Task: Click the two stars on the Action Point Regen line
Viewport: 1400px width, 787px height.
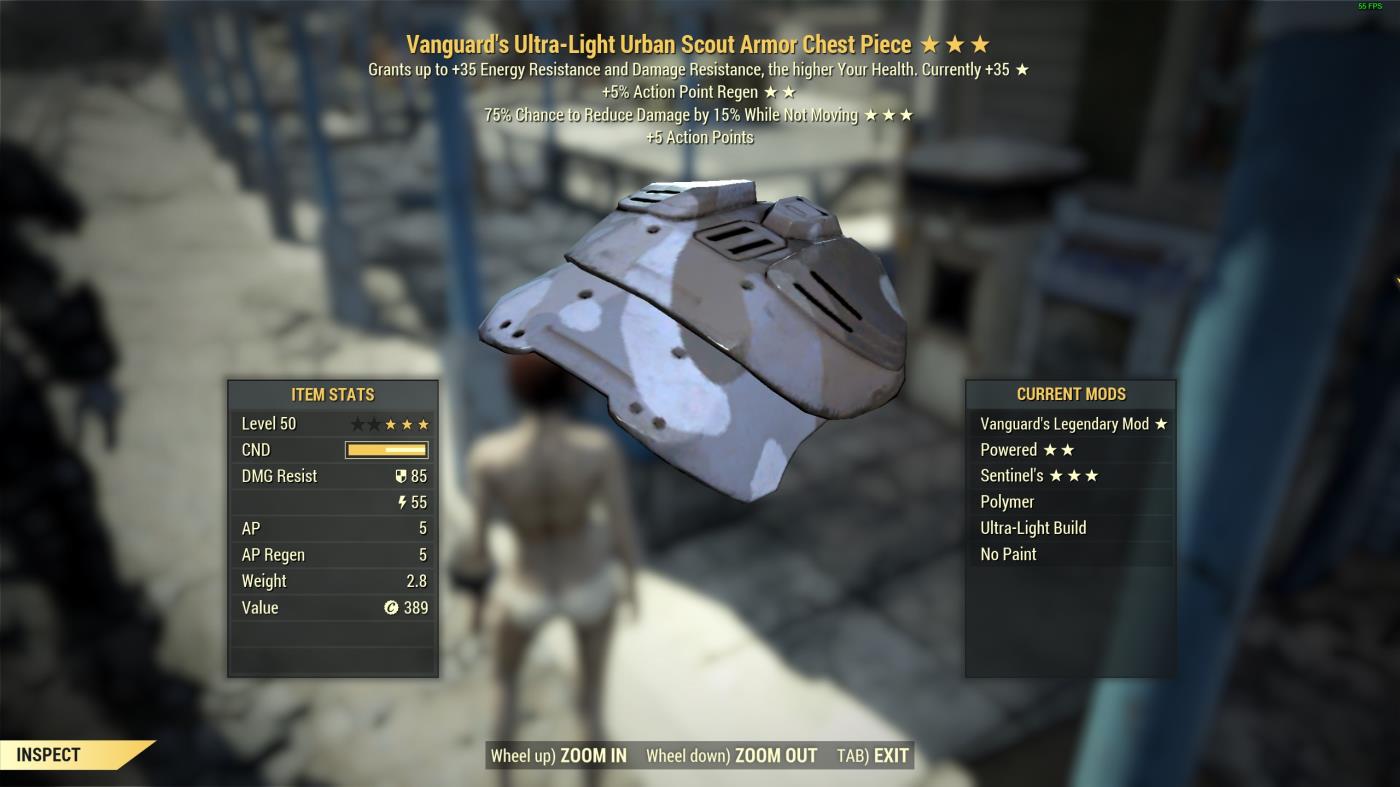Action: tap(781, 92)
